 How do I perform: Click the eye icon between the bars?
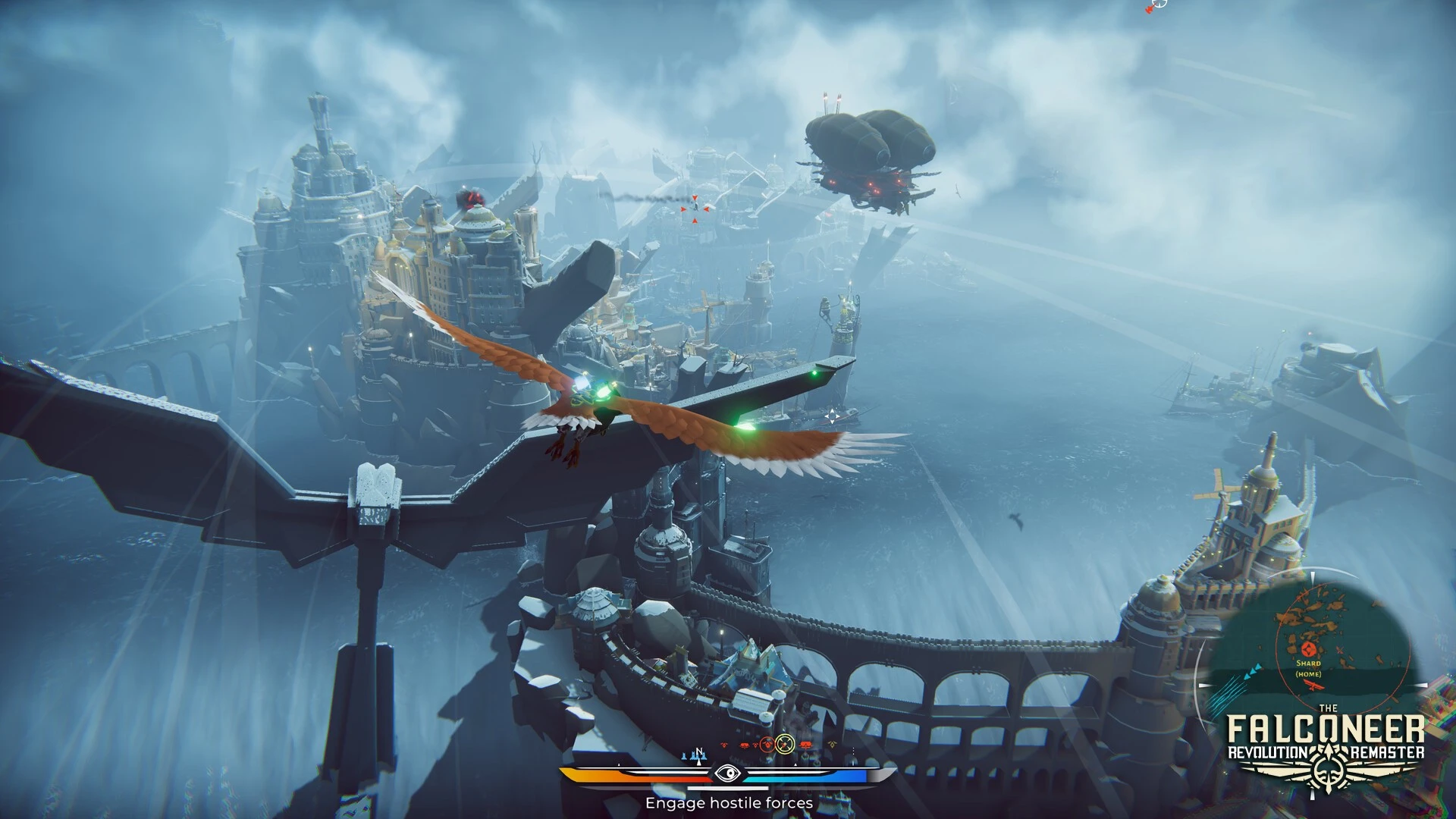[x=727, y=773]
